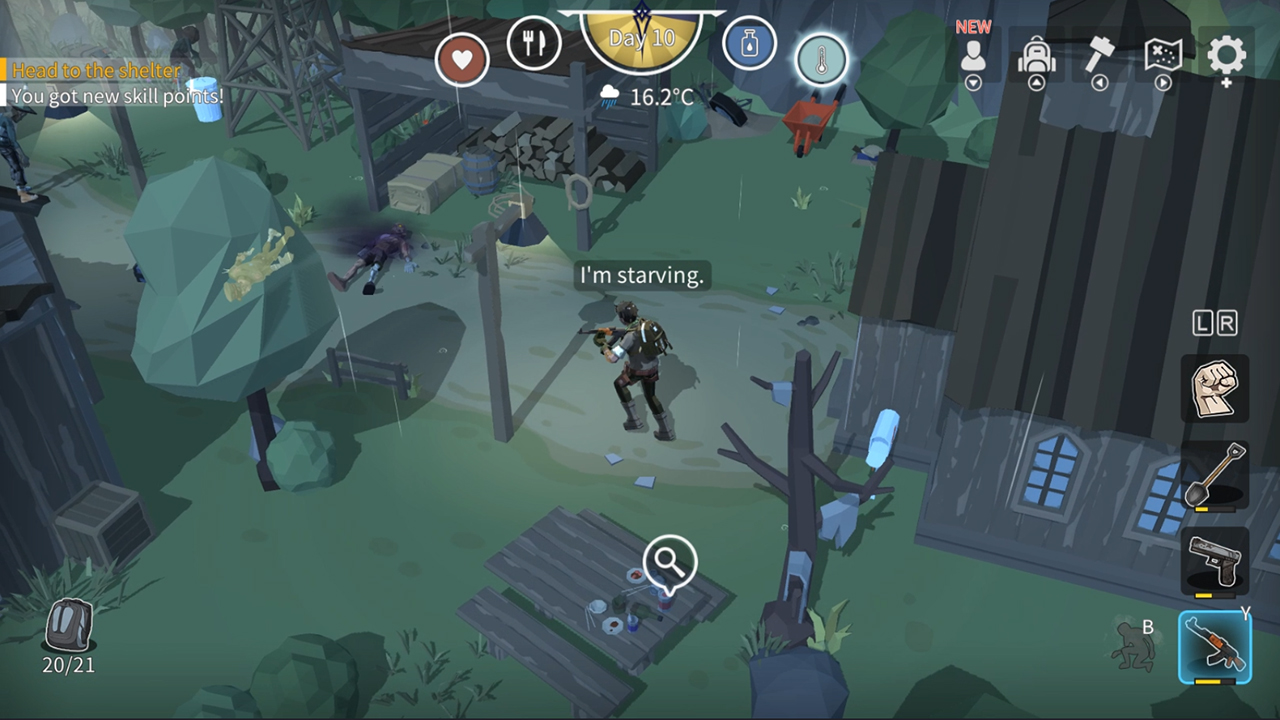Toggle the health heart indicator
Screen dimensions: 1280x720
point(462,60)
